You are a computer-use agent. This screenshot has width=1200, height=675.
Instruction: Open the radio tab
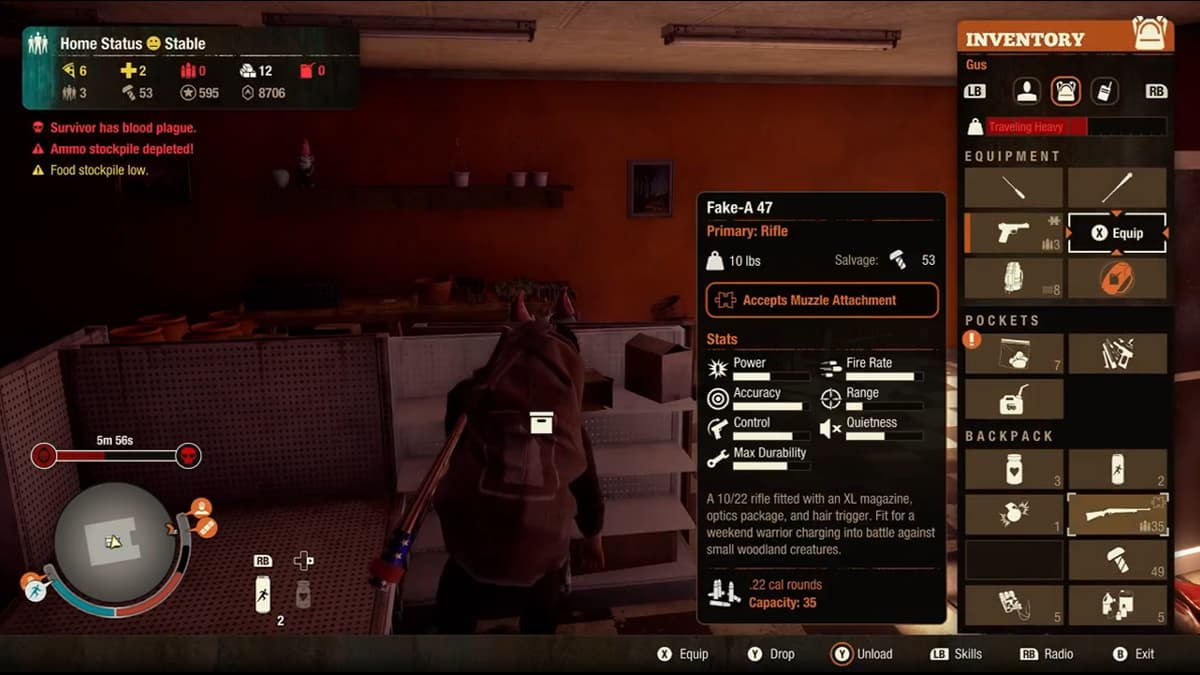point(1104,91)
